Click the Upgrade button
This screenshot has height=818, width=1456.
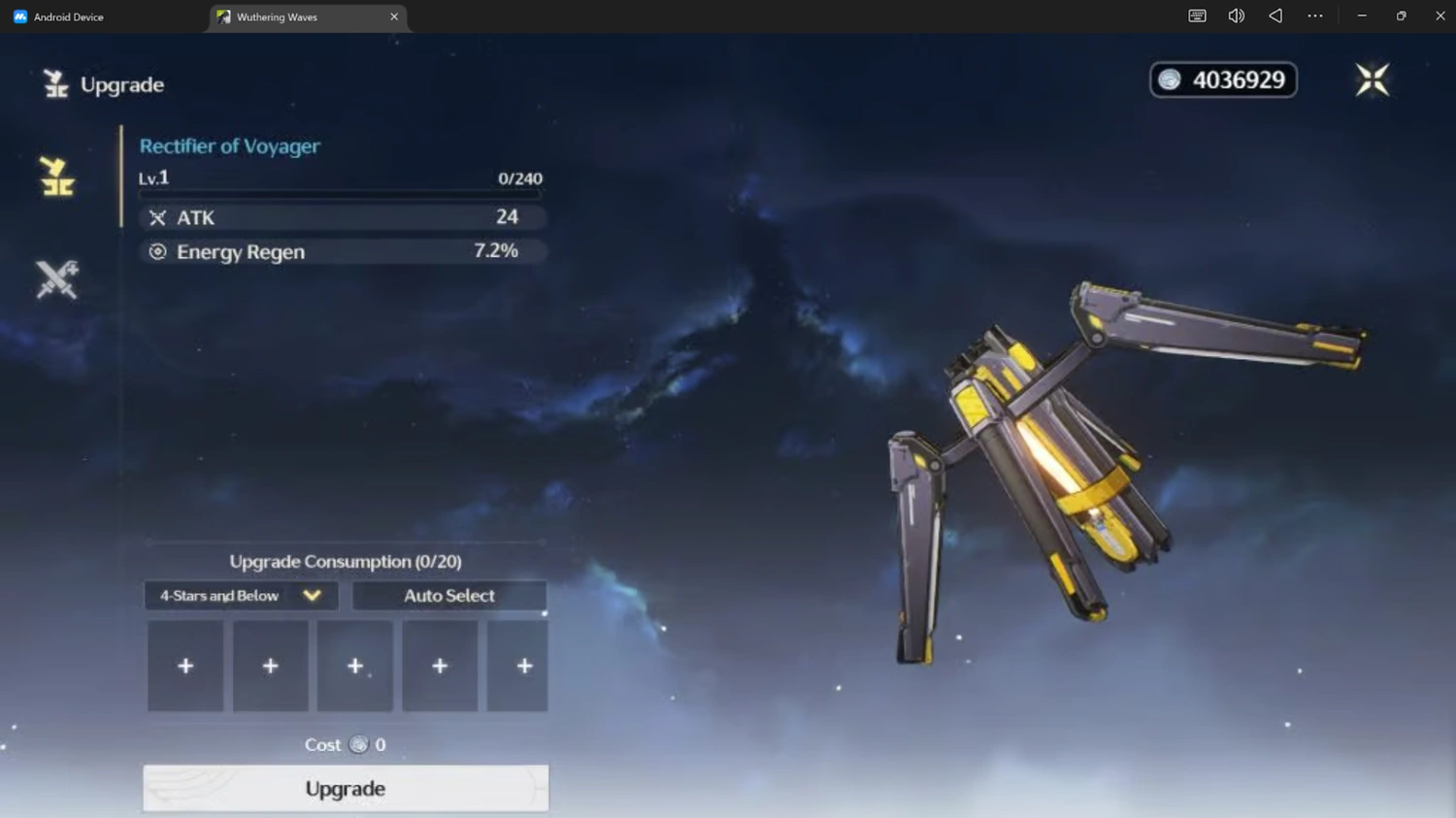[346, 788]
